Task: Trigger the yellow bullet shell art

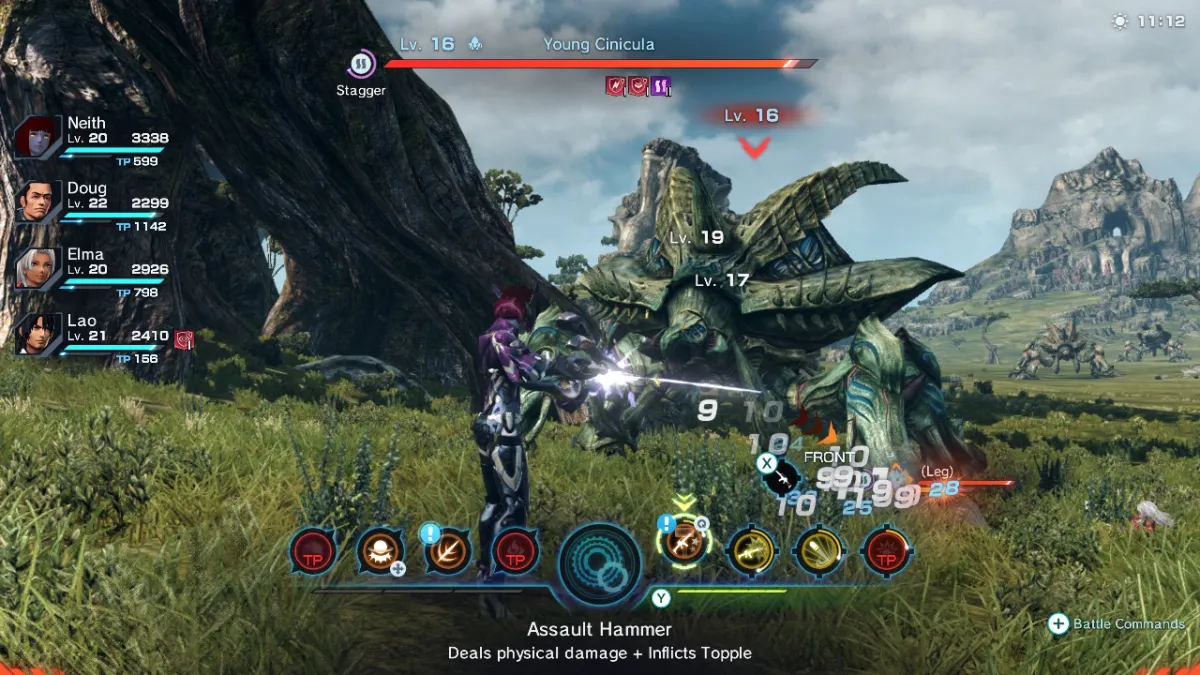Action: coord(819,551)
